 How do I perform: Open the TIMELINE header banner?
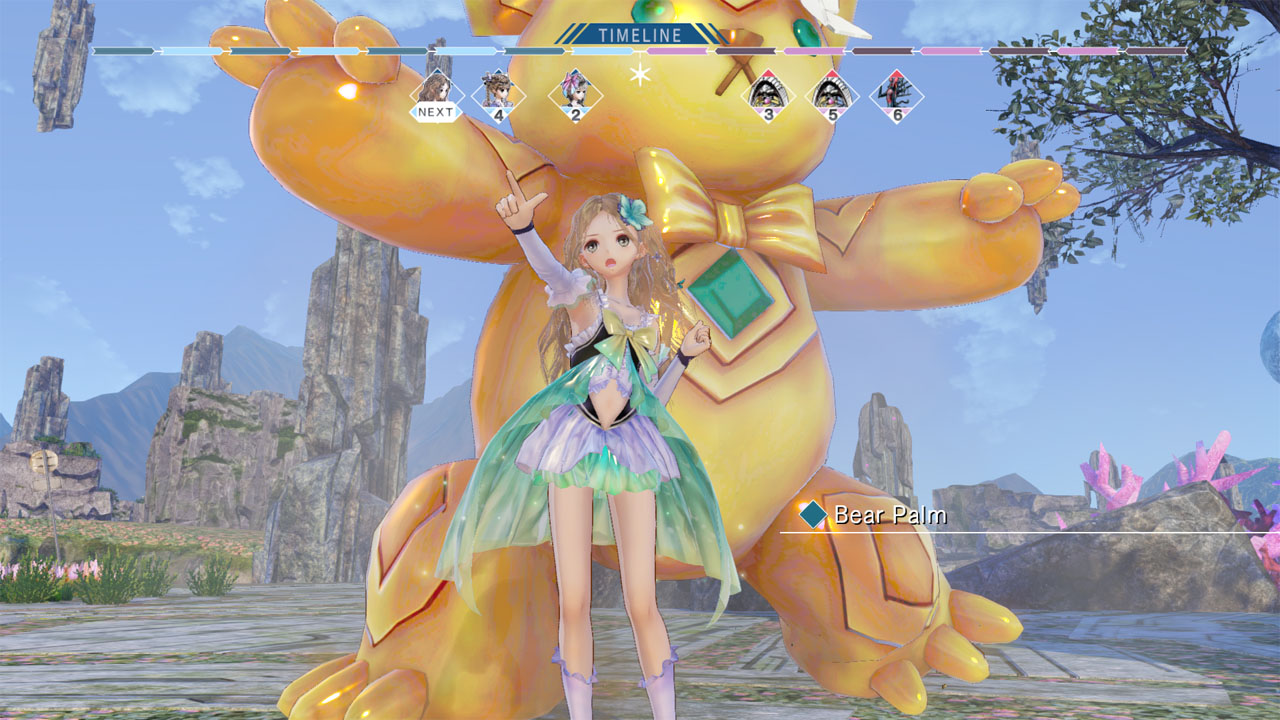[640, 36]
